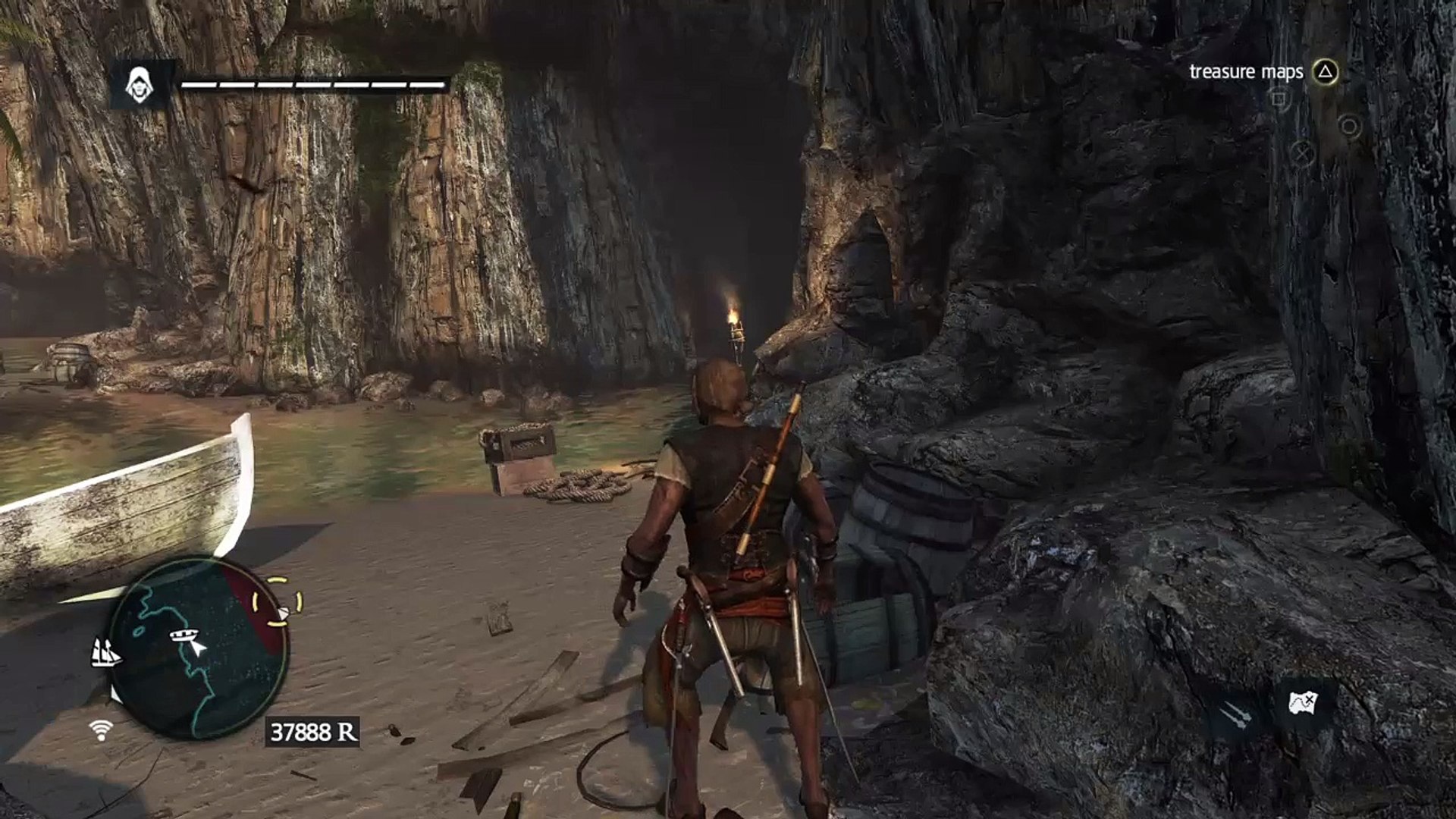Screen dimensions: 1456x819
Task: Select the yellow dashed marker on minimap
Action: [278, 602]
